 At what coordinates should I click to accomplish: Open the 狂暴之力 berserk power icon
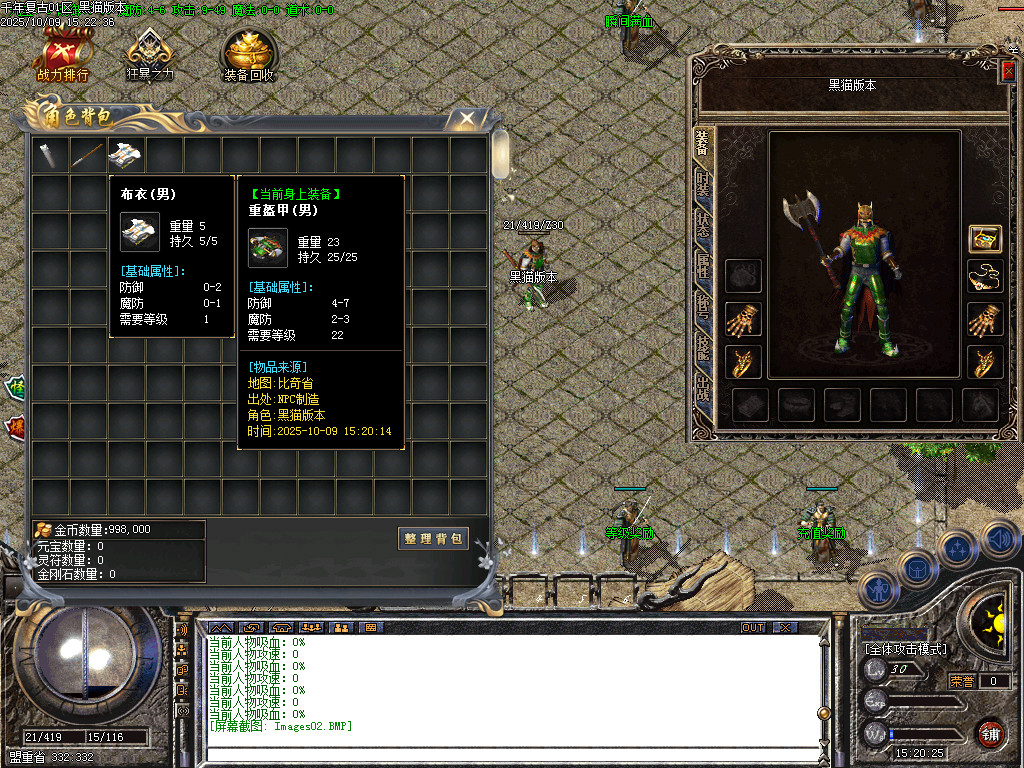coord(150,56)
